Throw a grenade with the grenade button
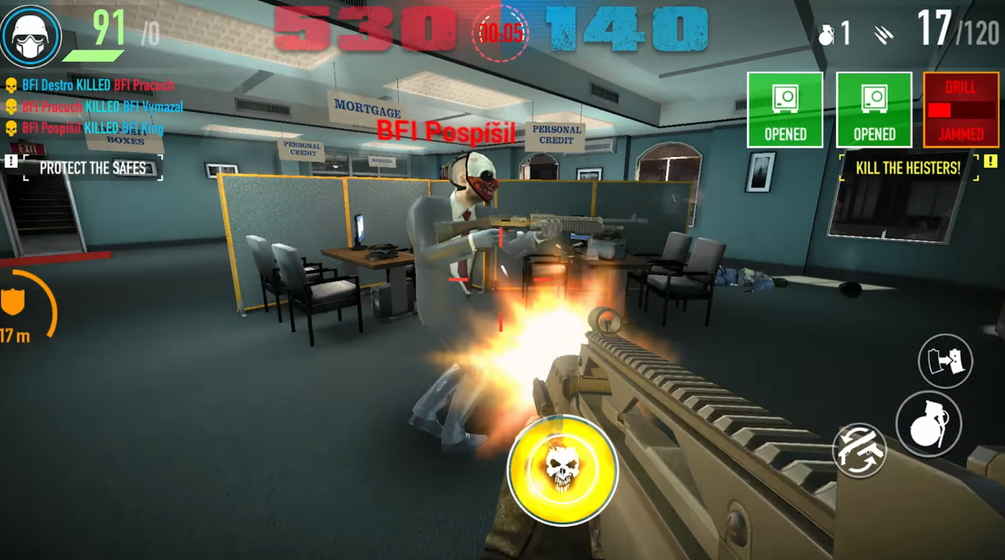 [x=928, y=424]
